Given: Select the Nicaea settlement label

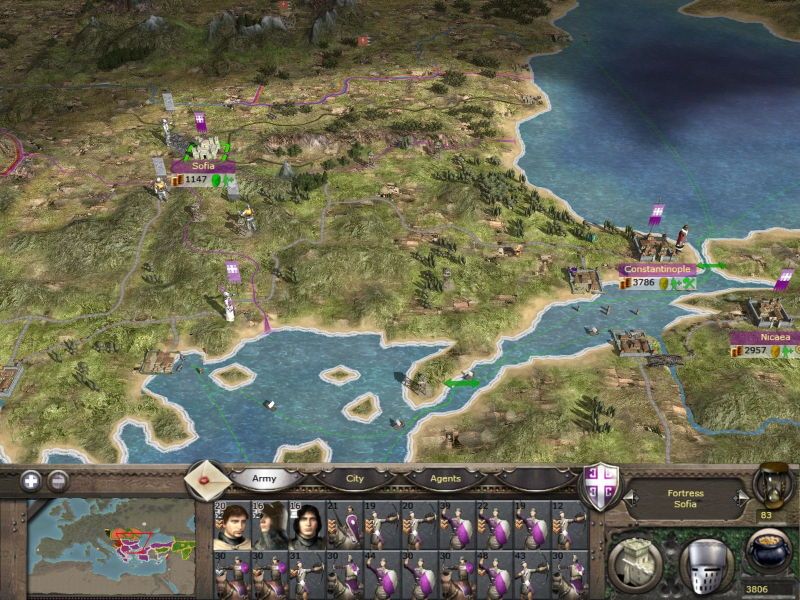Looking at the screenshot, I should [765, 337].
